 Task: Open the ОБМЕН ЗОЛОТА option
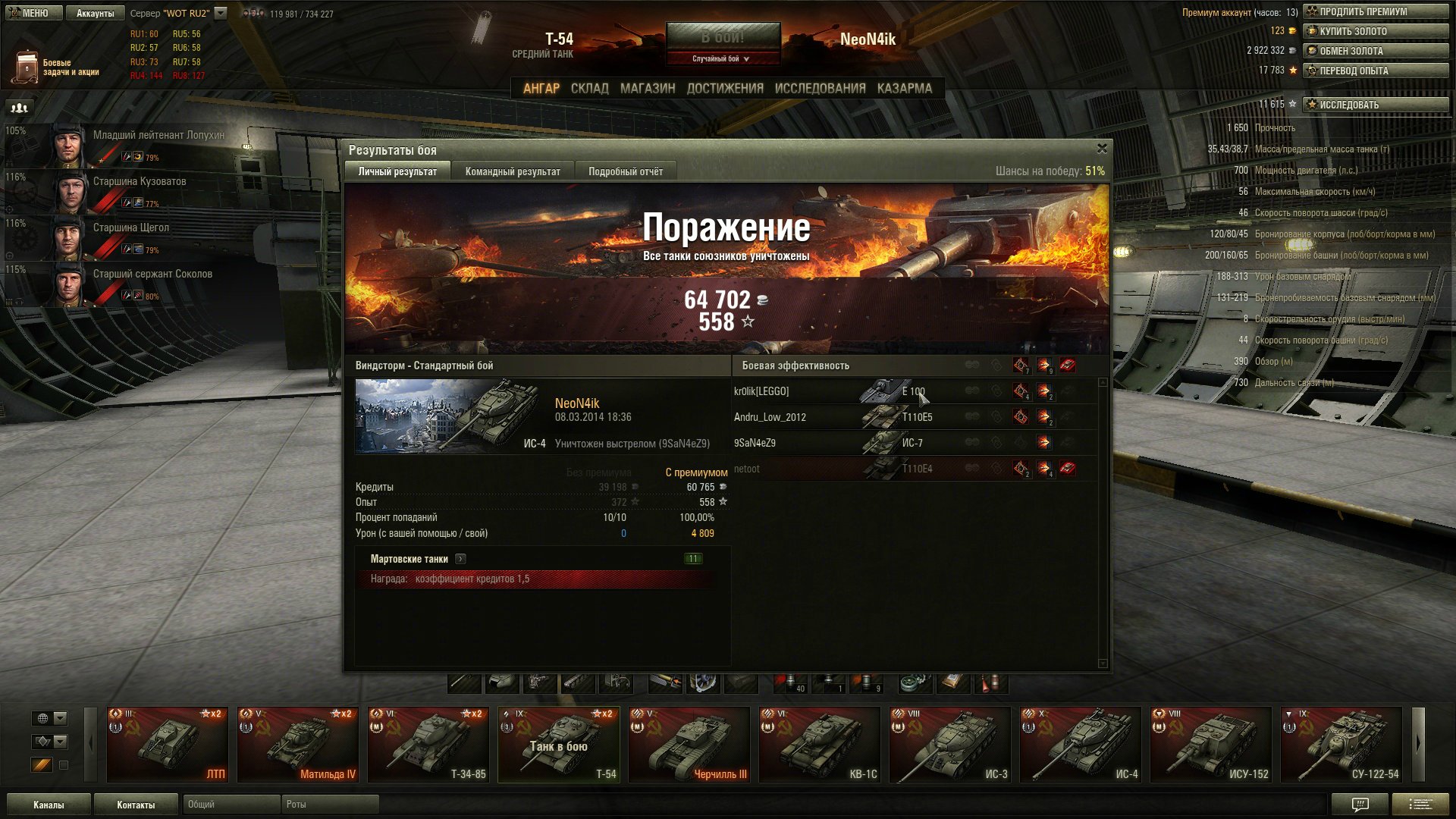tap(1375, 51)
